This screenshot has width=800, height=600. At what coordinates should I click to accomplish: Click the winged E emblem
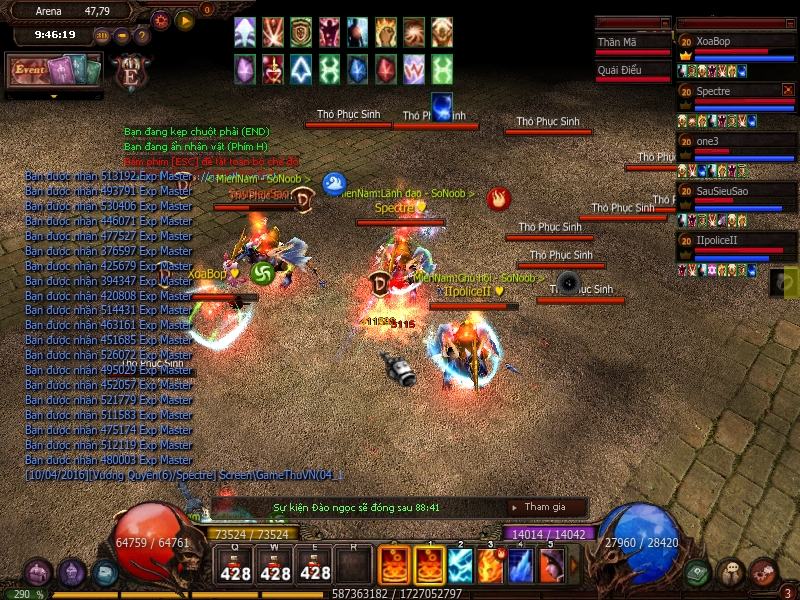131,72
